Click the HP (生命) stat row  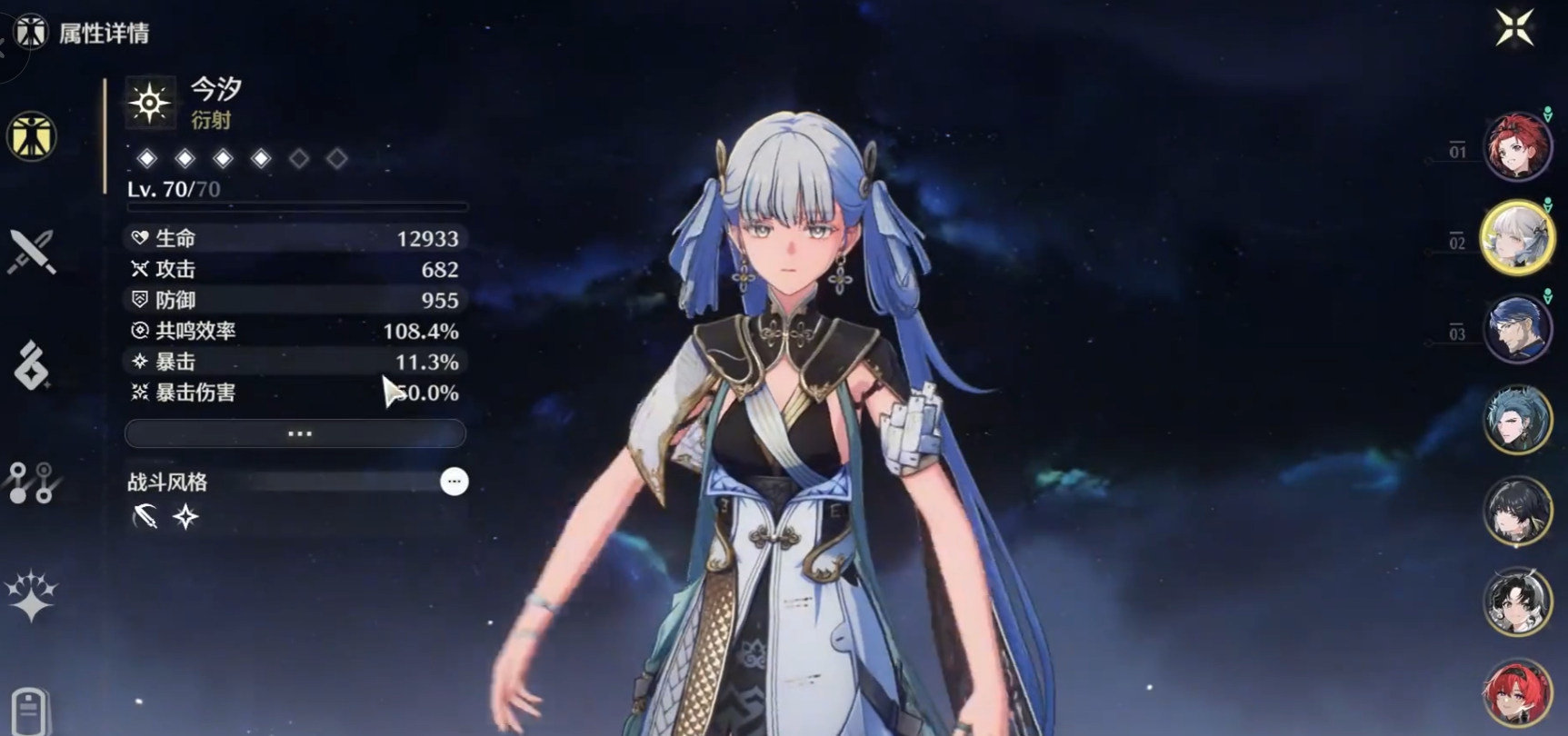coord(296,238)
